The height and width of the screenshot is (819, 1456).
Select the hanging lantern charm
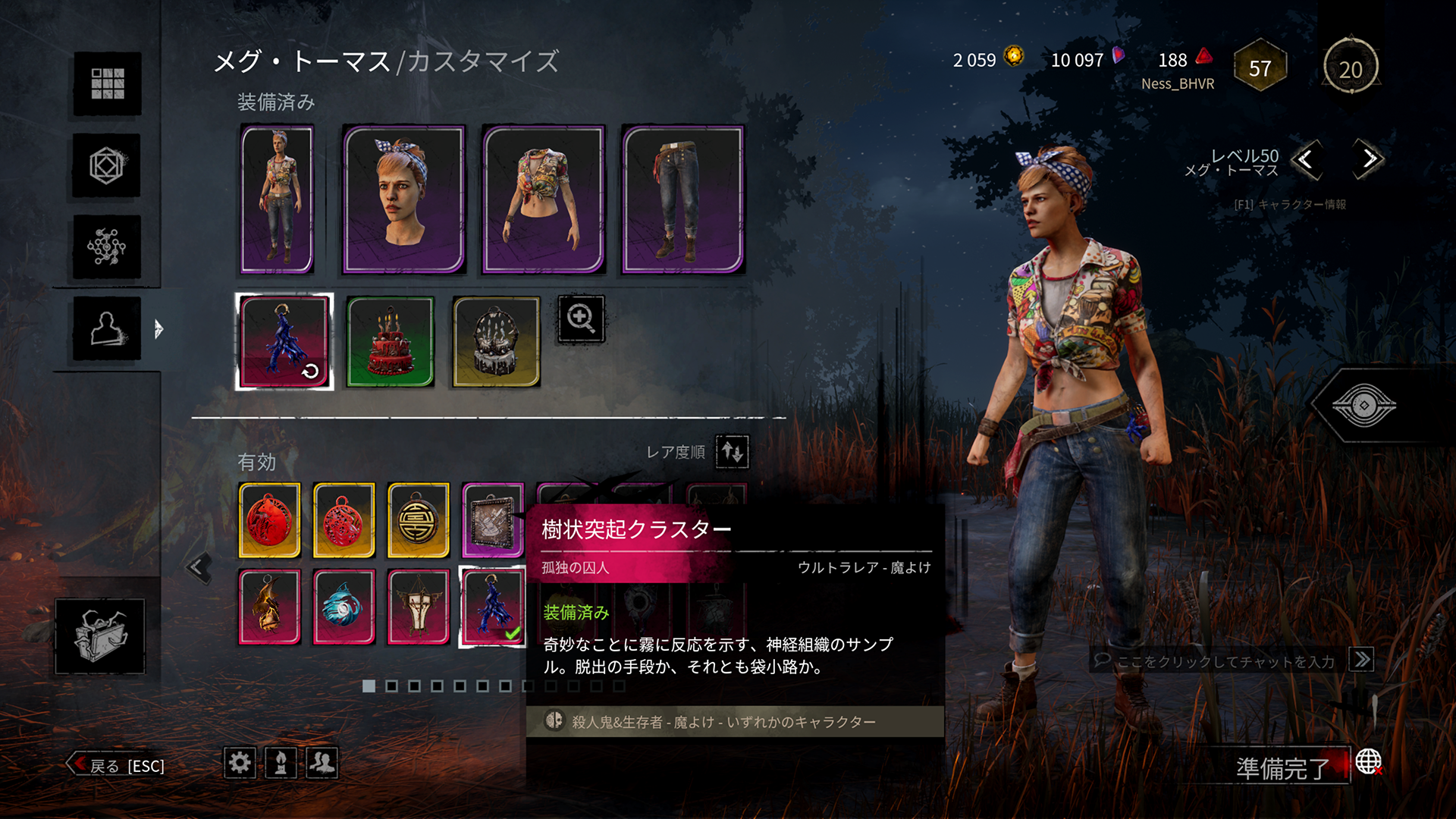418,607
